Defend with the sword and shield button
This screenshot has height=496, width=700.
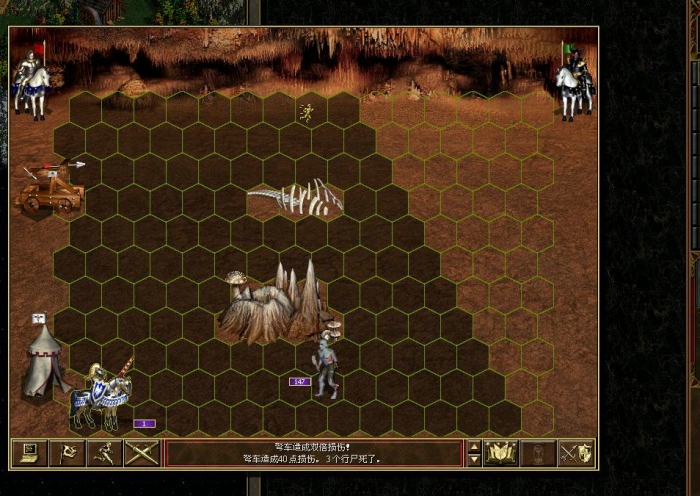pos(577,453)
